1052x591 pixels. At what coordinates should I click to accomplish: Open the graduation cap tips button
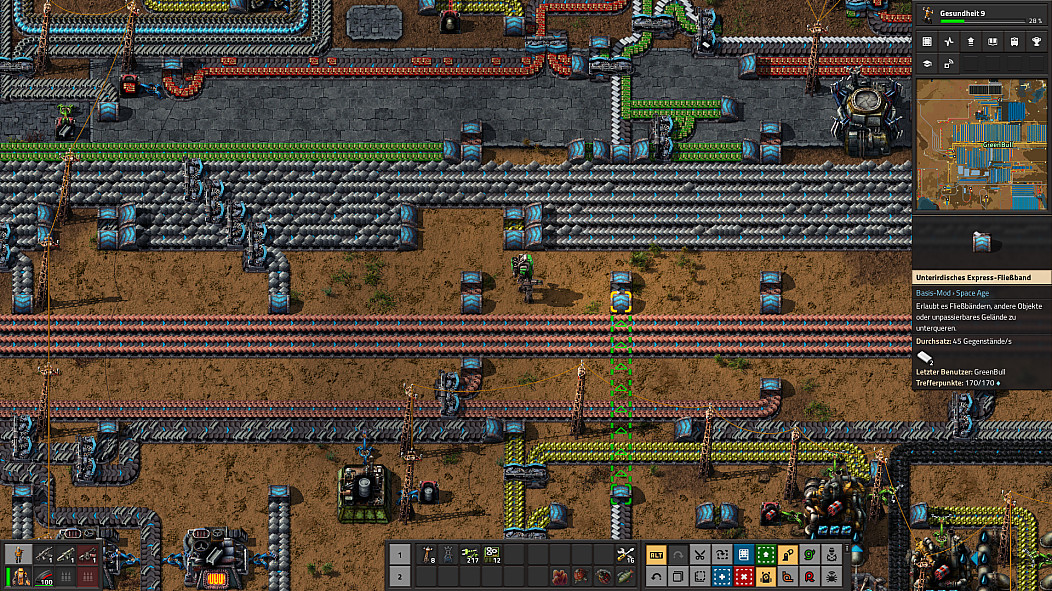[x=927, y=64]
